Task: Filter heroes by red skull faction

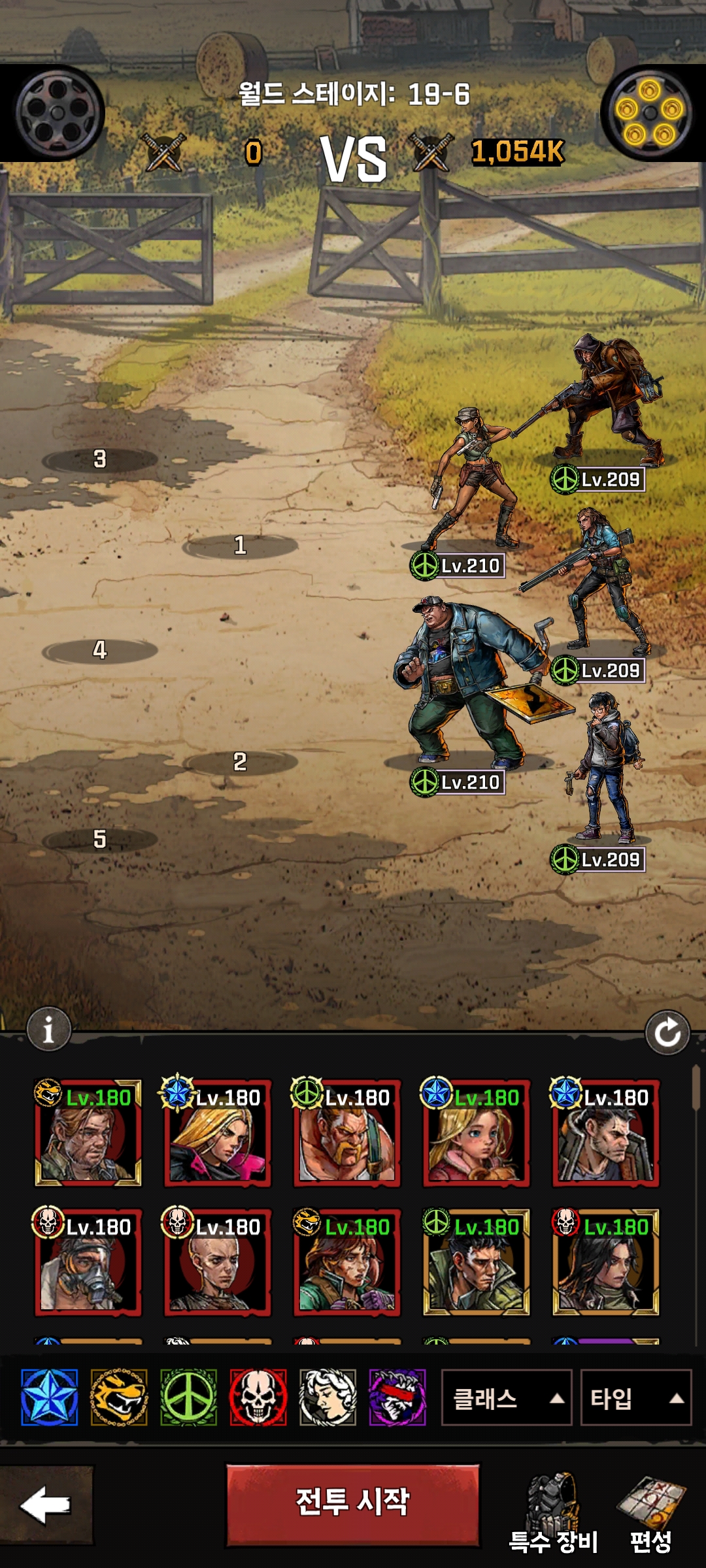Action: (258, 1397)
